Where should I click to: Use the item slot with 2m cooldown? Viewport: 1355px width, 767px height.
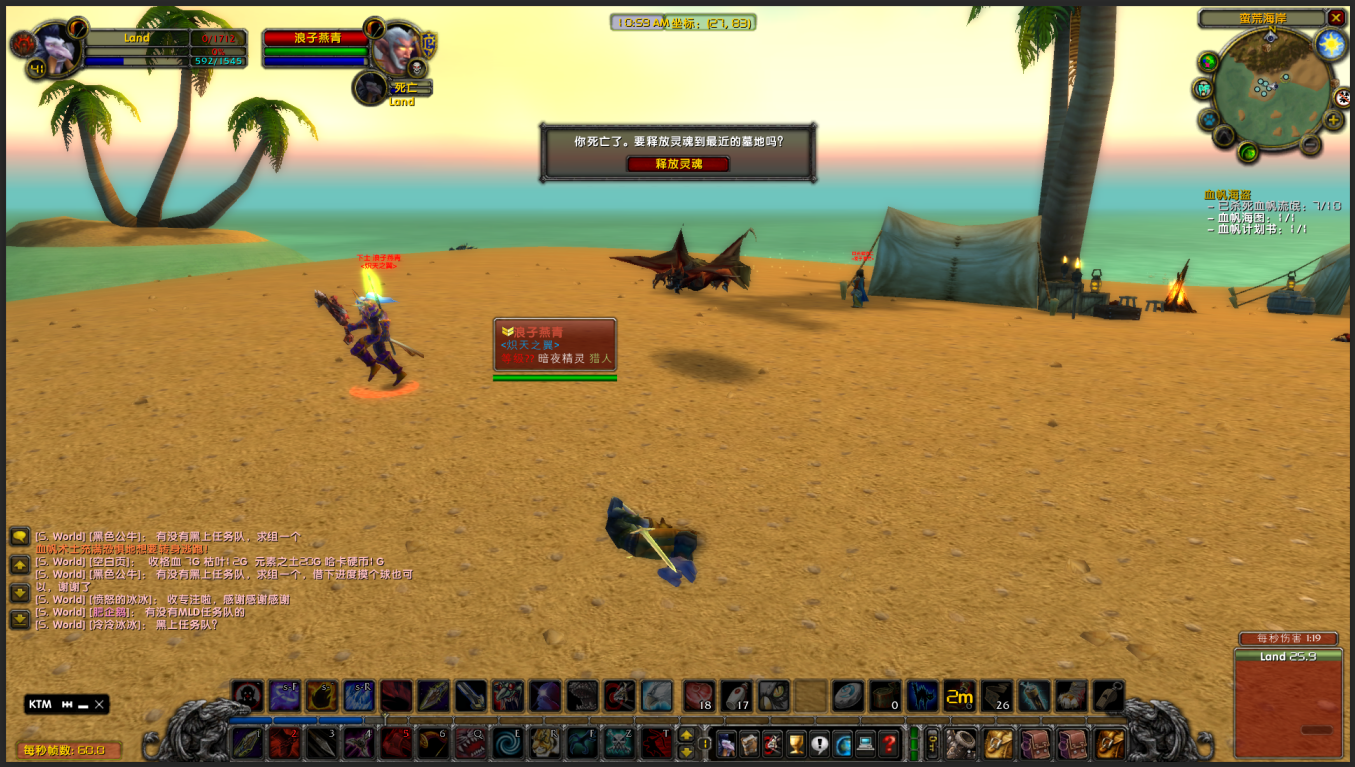tap(959, 696)
